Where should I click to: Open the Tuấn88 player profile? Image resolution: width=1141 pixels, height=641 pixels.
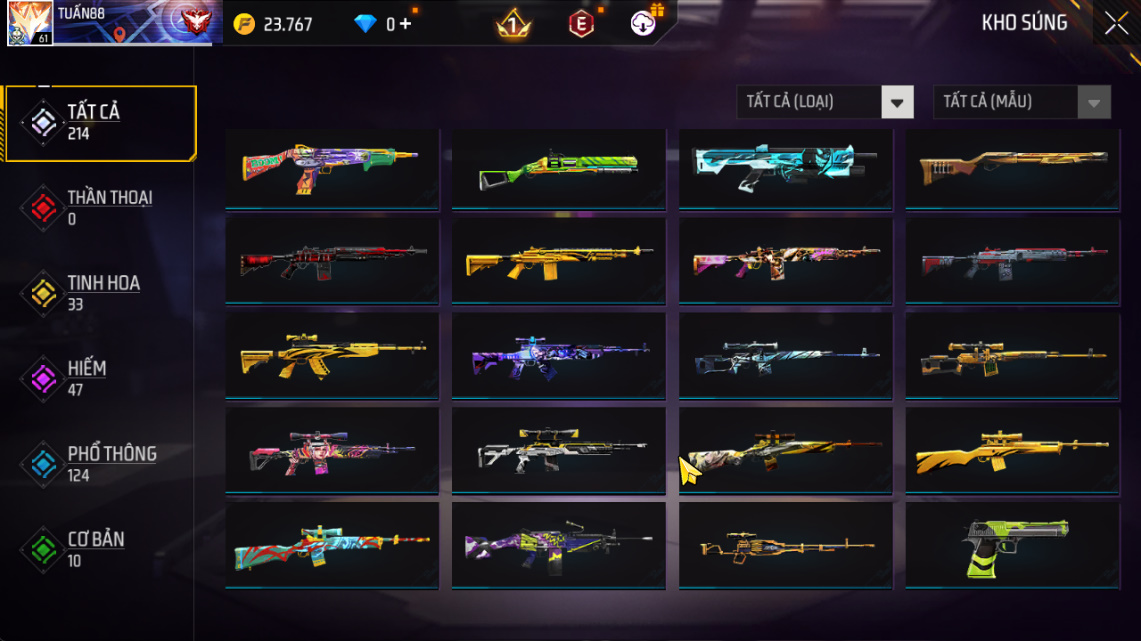point(30,23)
